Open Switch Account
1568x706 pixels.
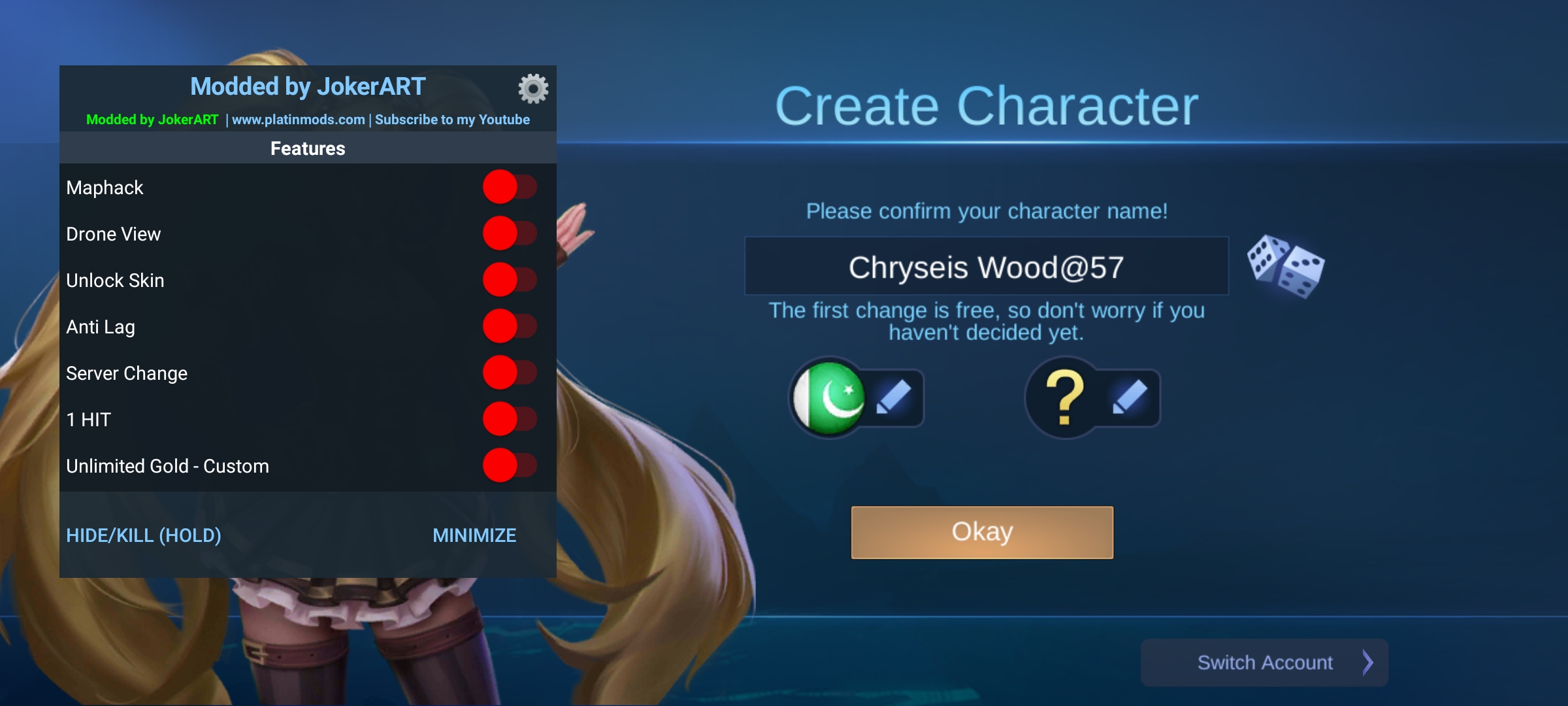click(1264, 662)
